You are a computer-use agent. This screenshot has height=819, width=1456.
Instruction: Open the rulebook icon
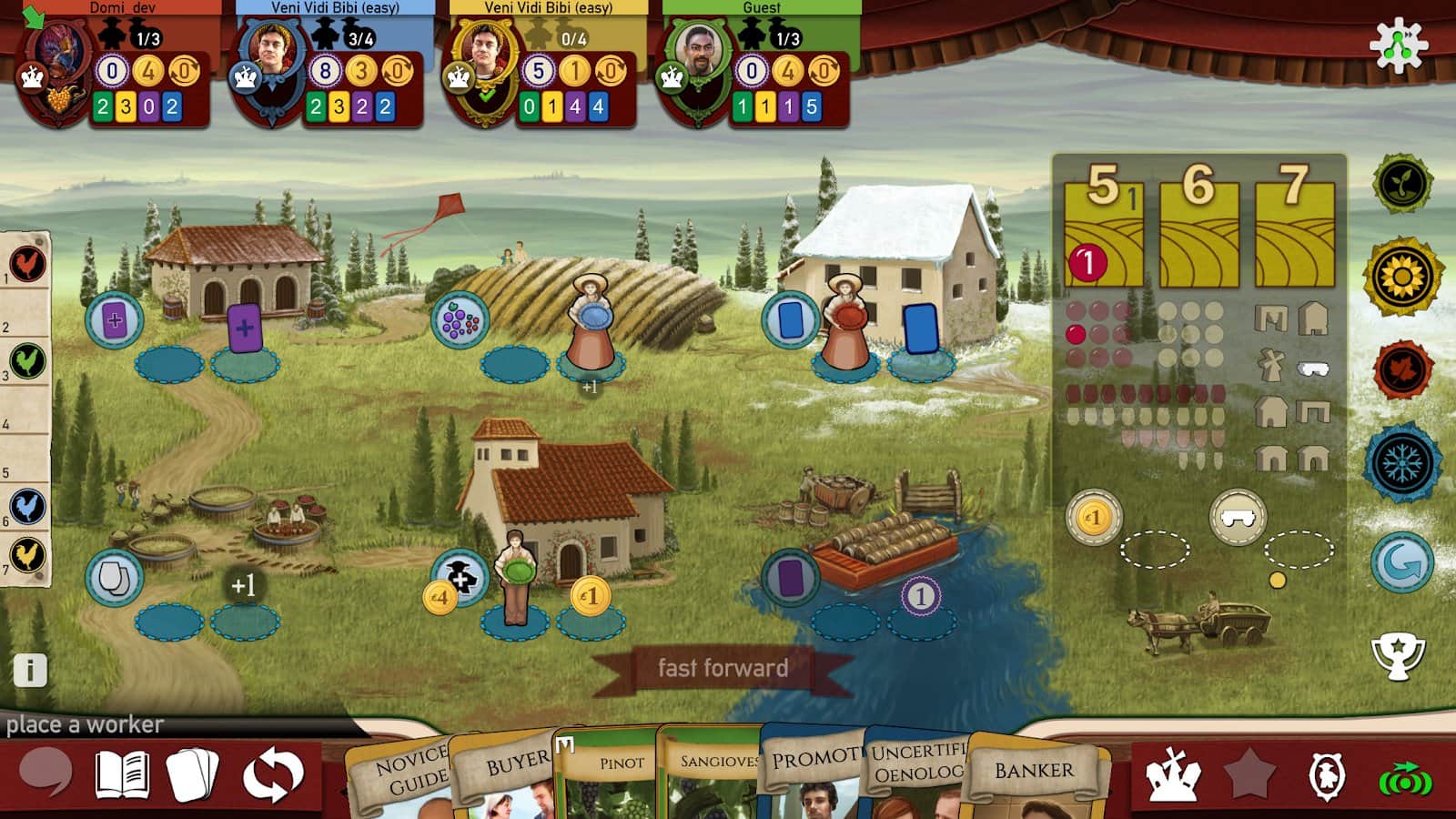click(x=122, y=775)
